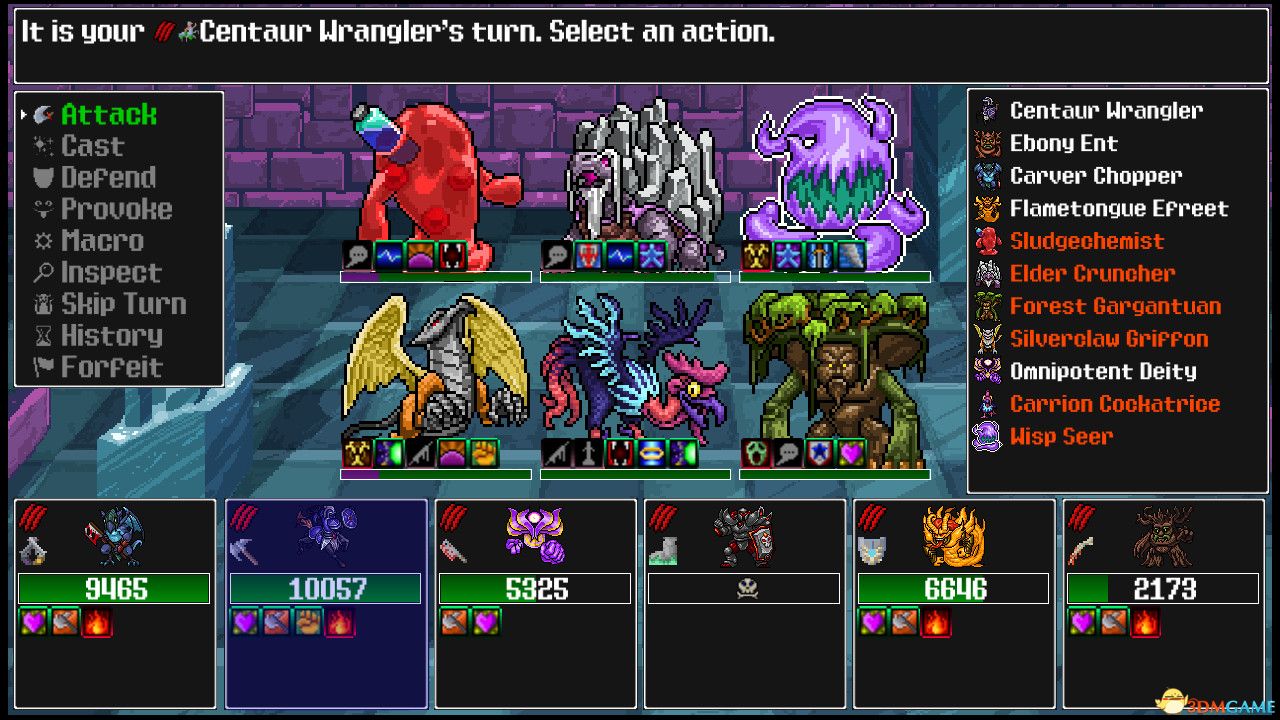Viewport: 1280px width, 720px height.
Task: Open the Cast spell submenu
Action: pos(93,145)
